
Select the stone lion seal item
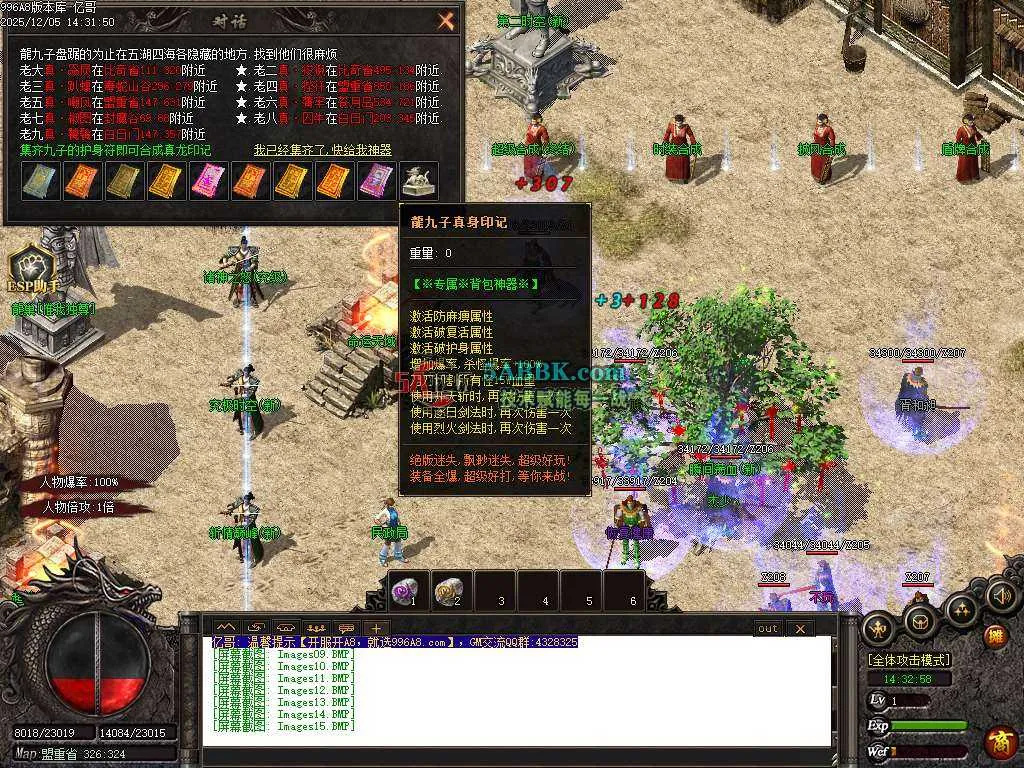coord(418,180)
